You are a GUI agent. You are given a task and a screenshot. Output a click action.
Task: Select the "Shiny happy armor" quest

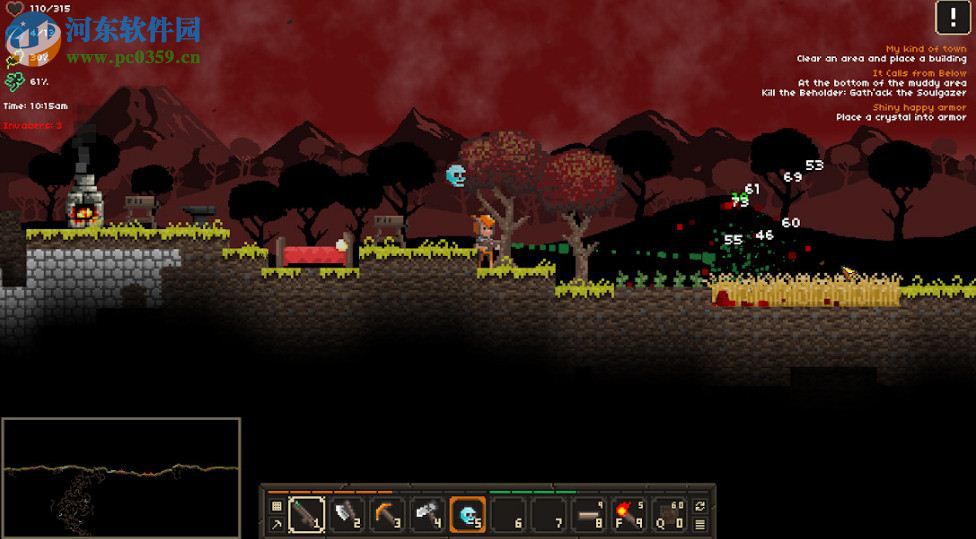point(919,107)
